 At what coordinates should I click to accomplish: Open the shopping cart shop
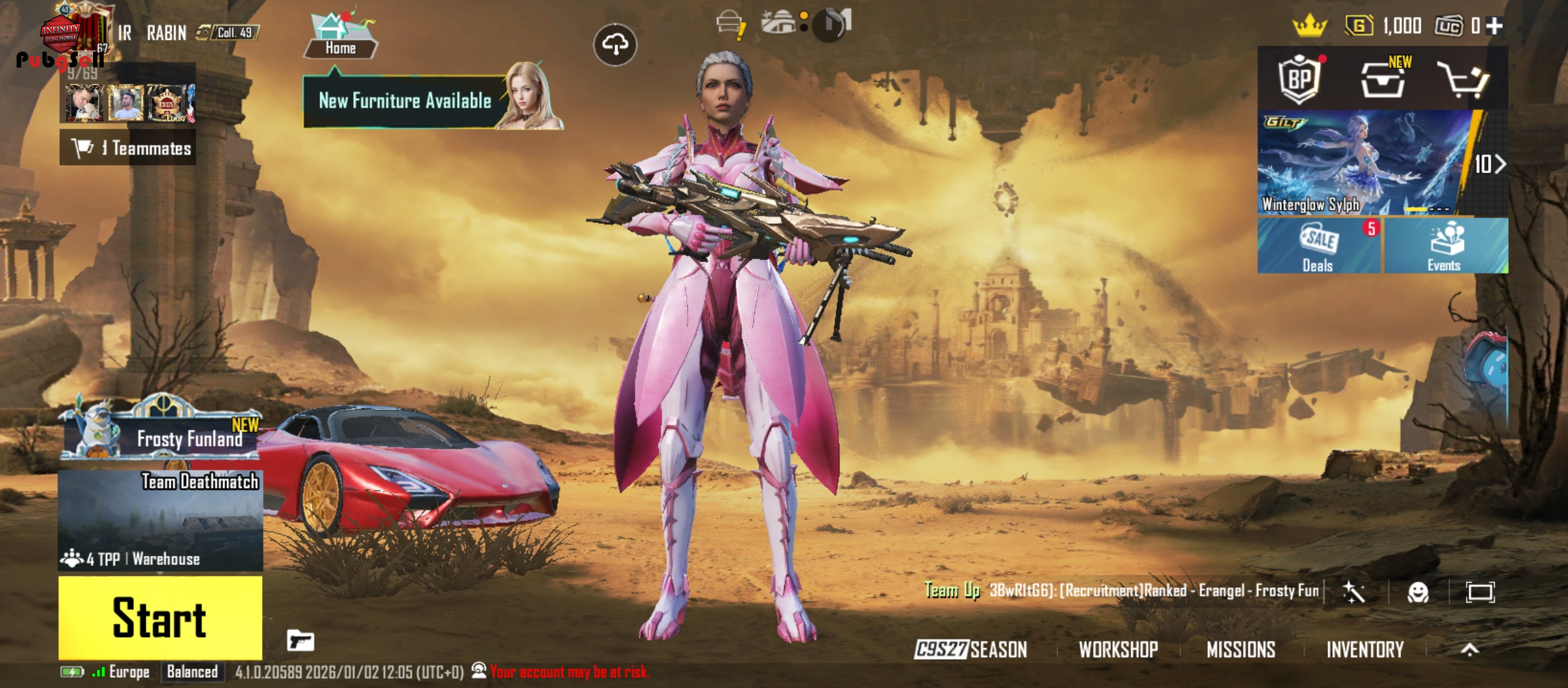[x=1462, y=80]
